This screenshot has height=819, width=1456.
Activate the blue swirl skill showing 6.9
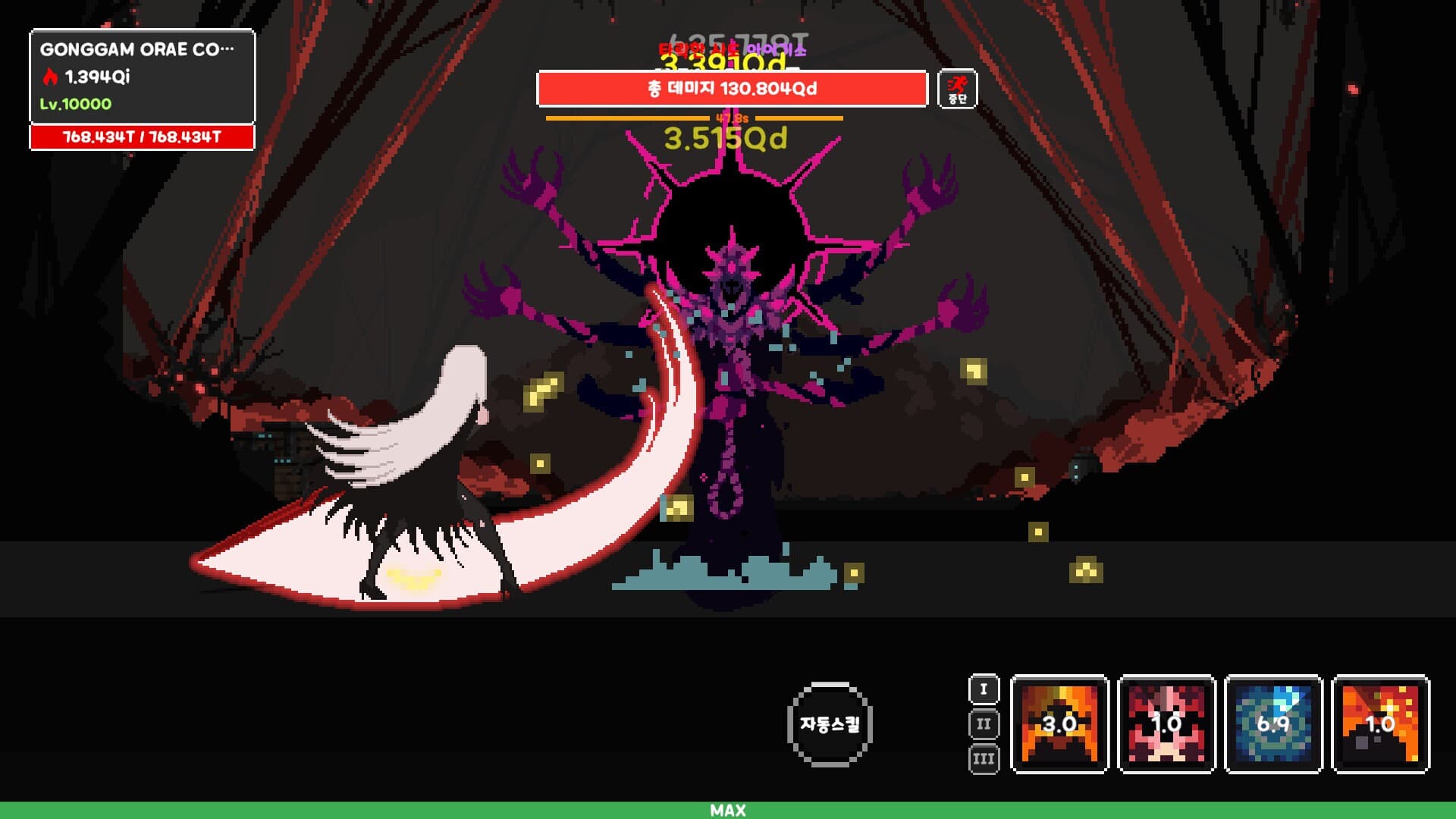click(x=1274, y=724)
